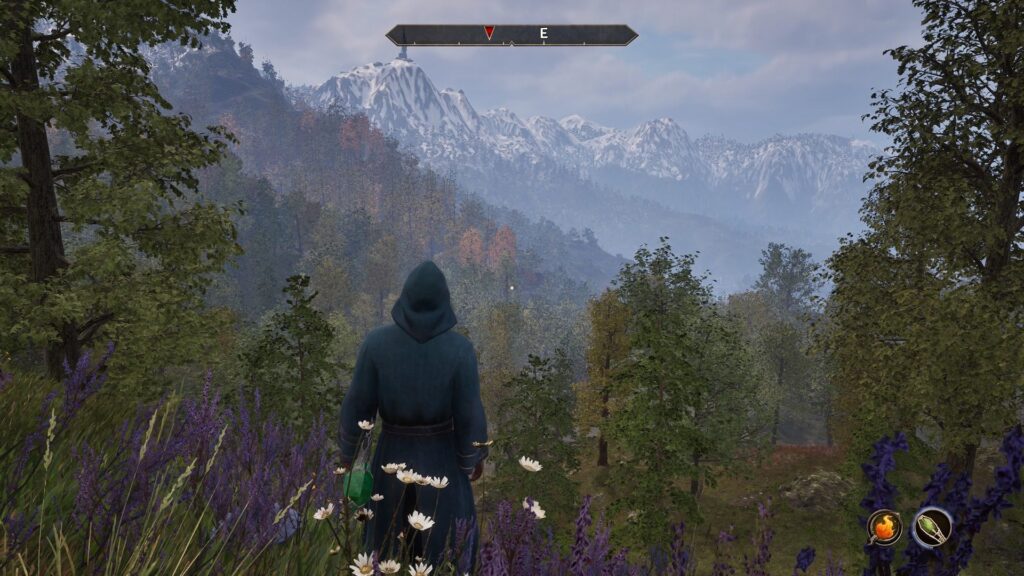Image resolution: width=1024 pixels, height=576 pixels.
Task: Click the red marker on the compass
Action: tap(489, 33)
